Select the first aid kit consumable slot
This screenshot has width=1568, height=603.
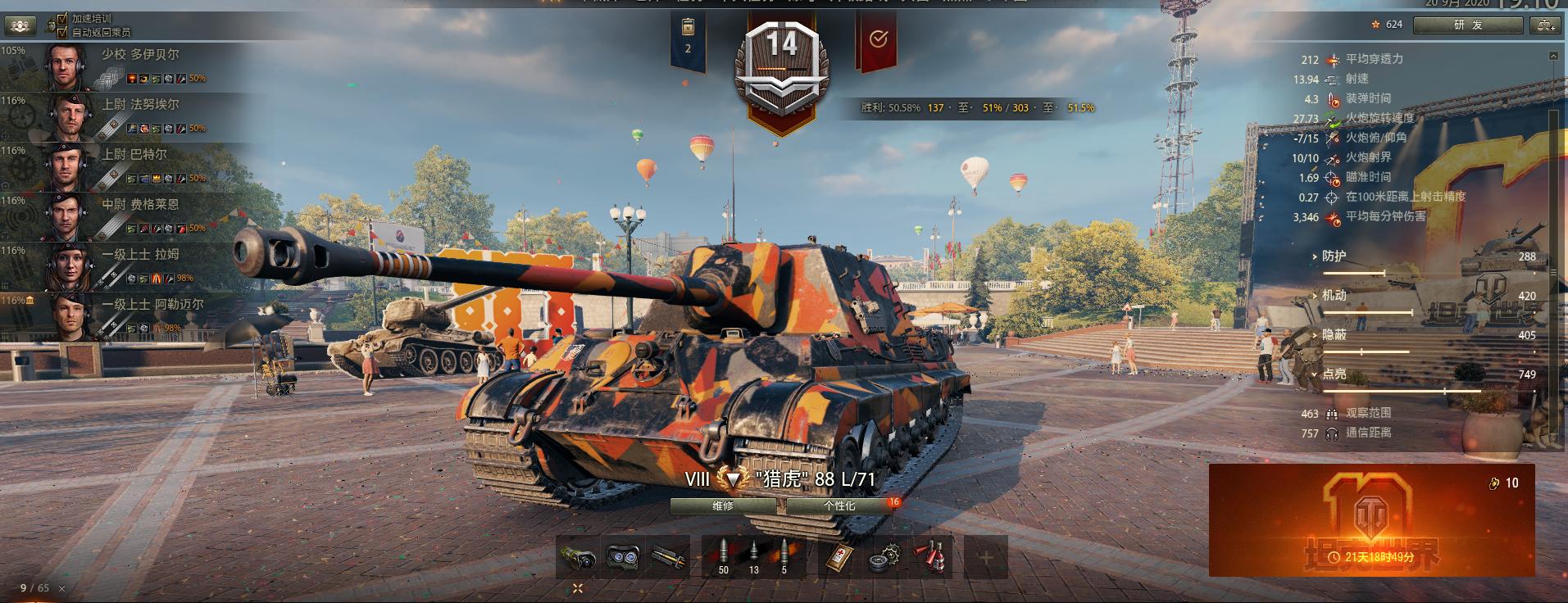tap(839, 557)
